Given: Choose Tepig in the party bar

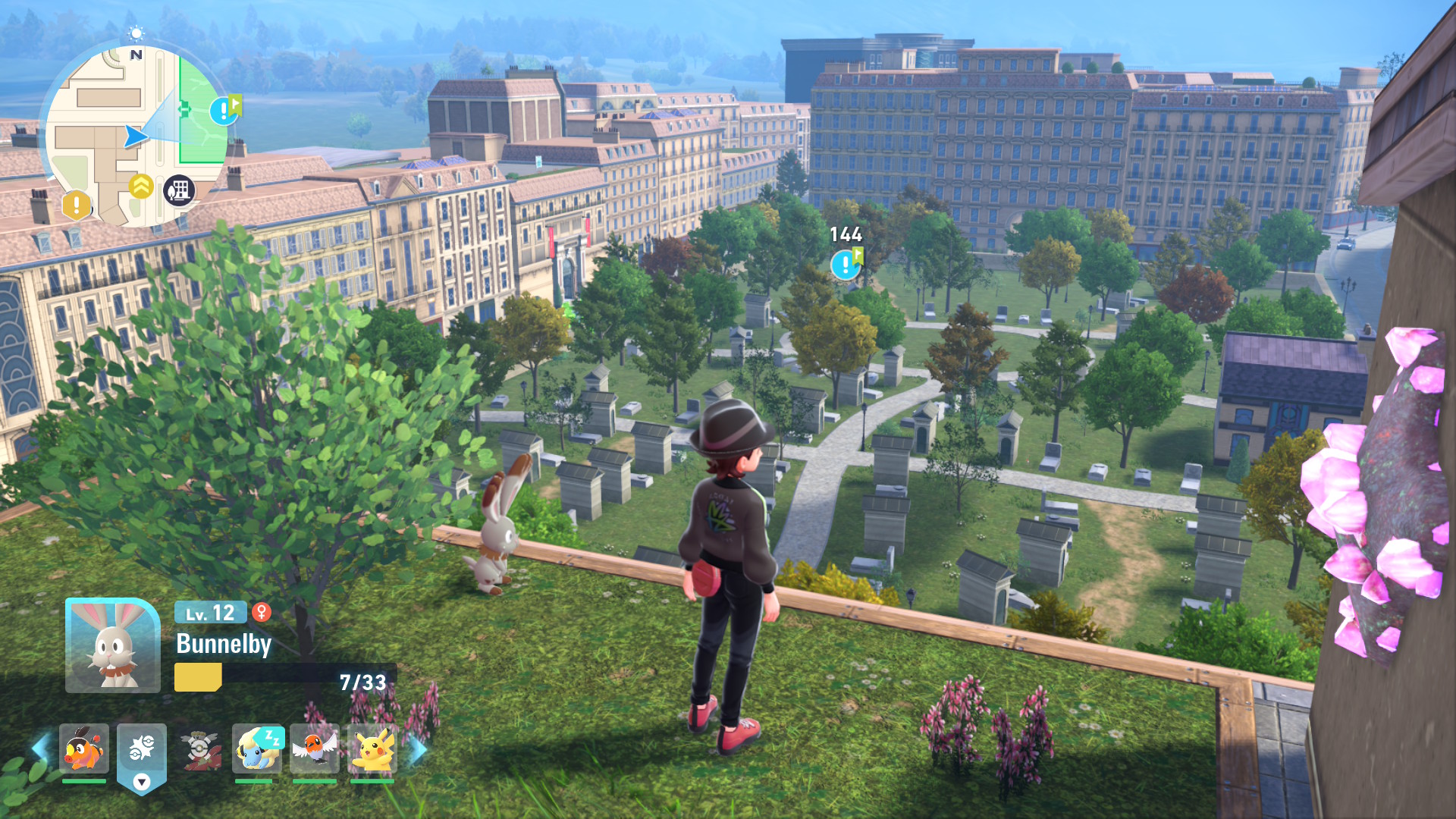Looking at the screenshot, I should [84, 748].
